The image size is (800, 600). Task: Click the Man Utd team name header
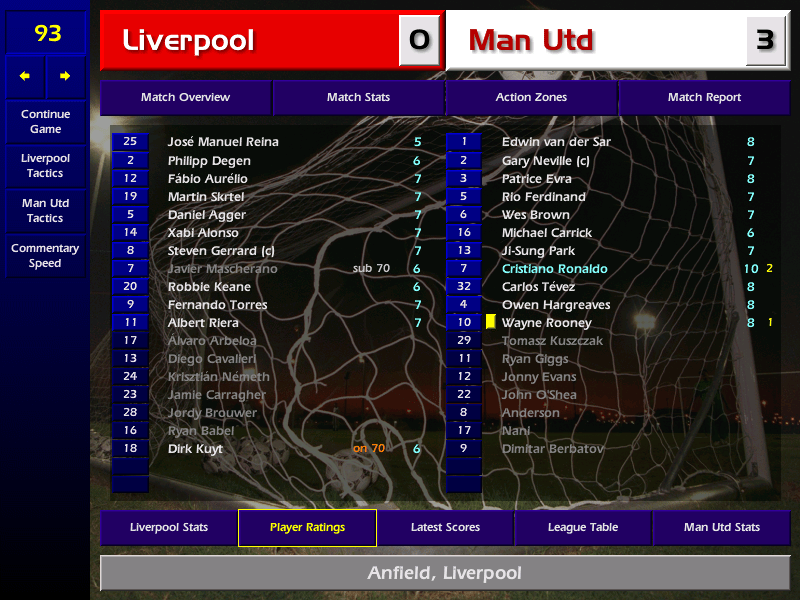click(x=595, y=41)
